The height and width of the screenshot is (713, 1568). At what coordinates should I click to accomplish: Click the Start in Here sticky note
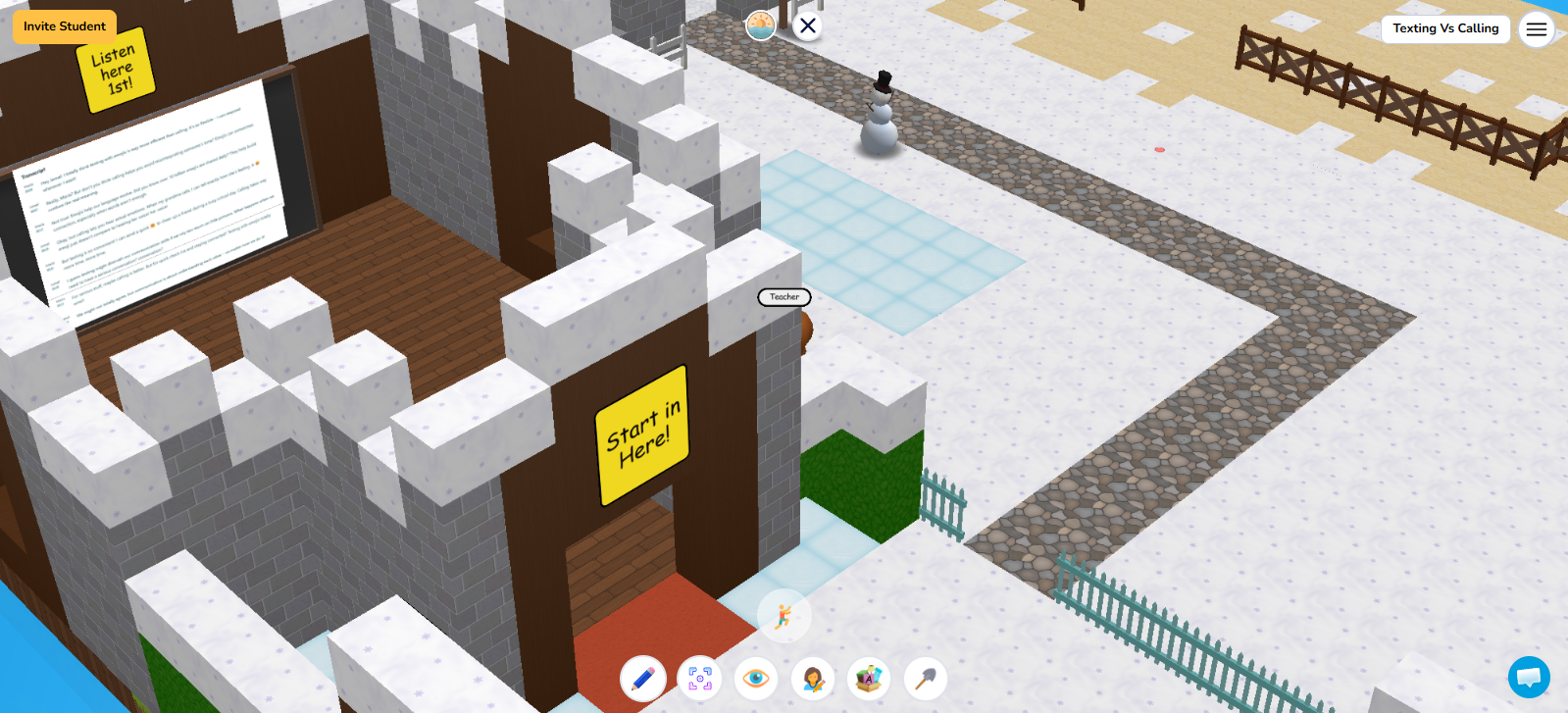(644, 435)
